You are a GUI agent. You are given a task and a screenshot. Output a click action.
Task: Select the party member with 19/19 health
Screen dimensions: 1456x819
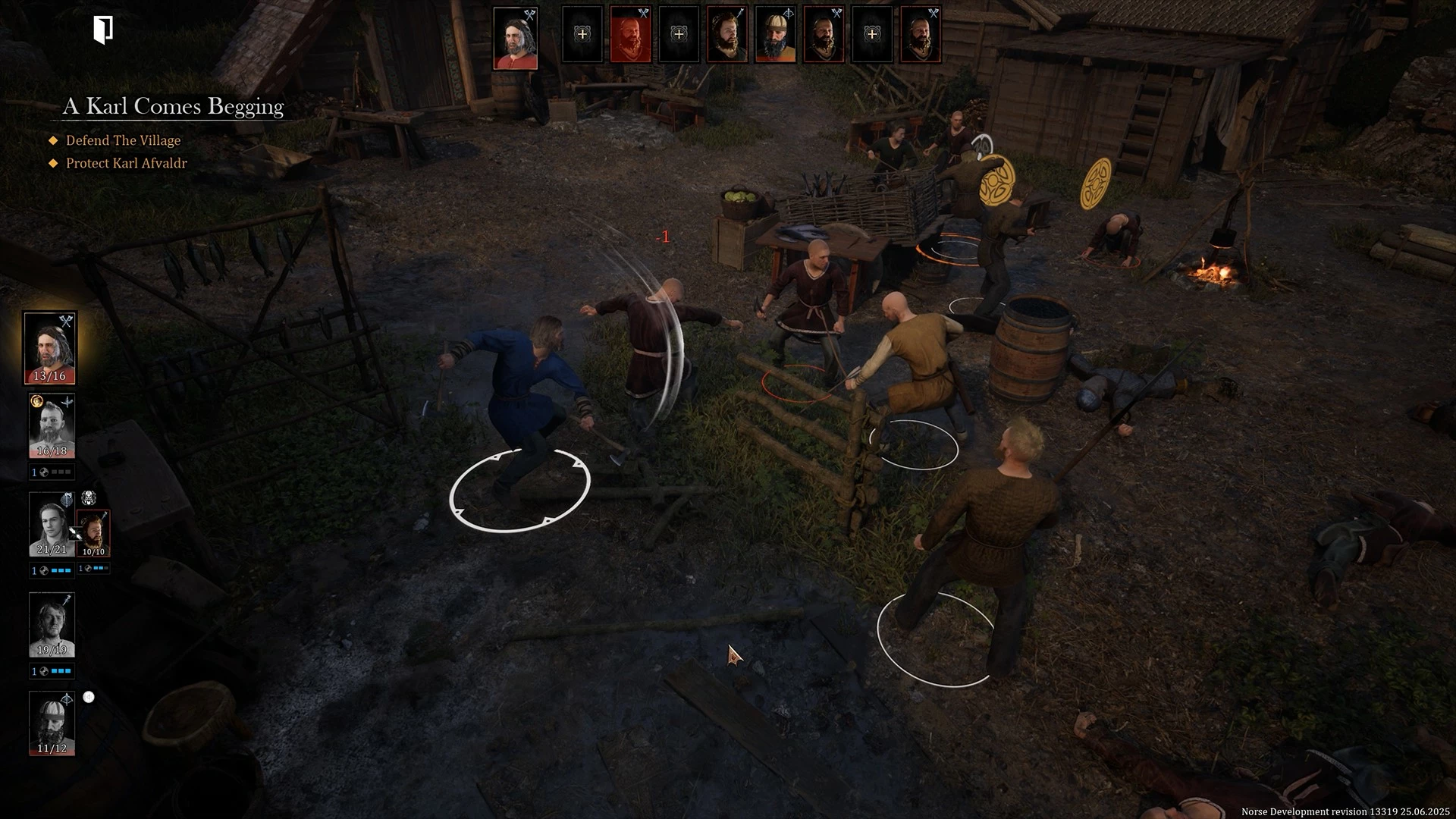tap(52, 624)
